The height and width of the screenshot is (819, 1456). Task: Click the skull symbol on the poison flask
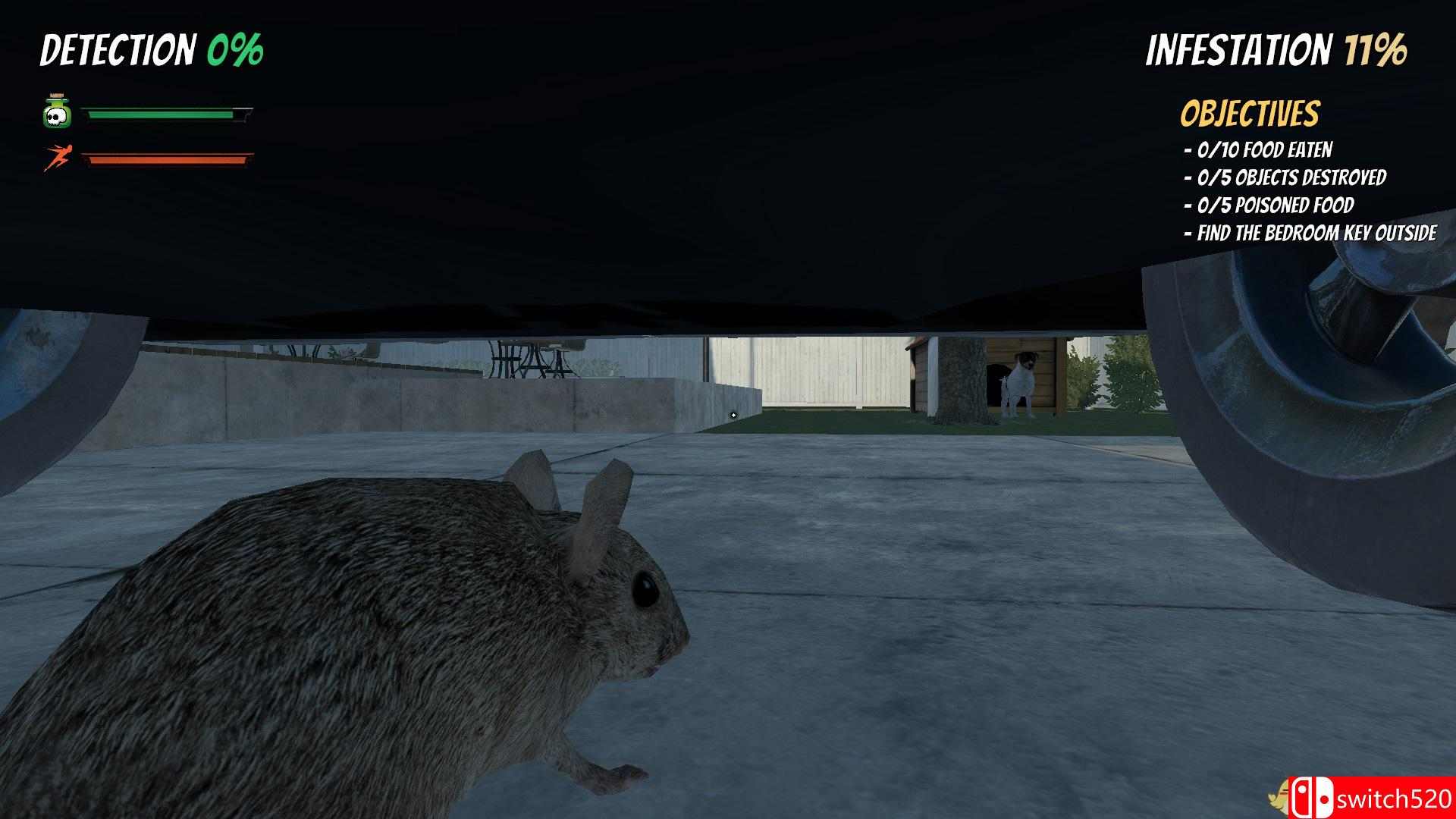coord(57,115)
